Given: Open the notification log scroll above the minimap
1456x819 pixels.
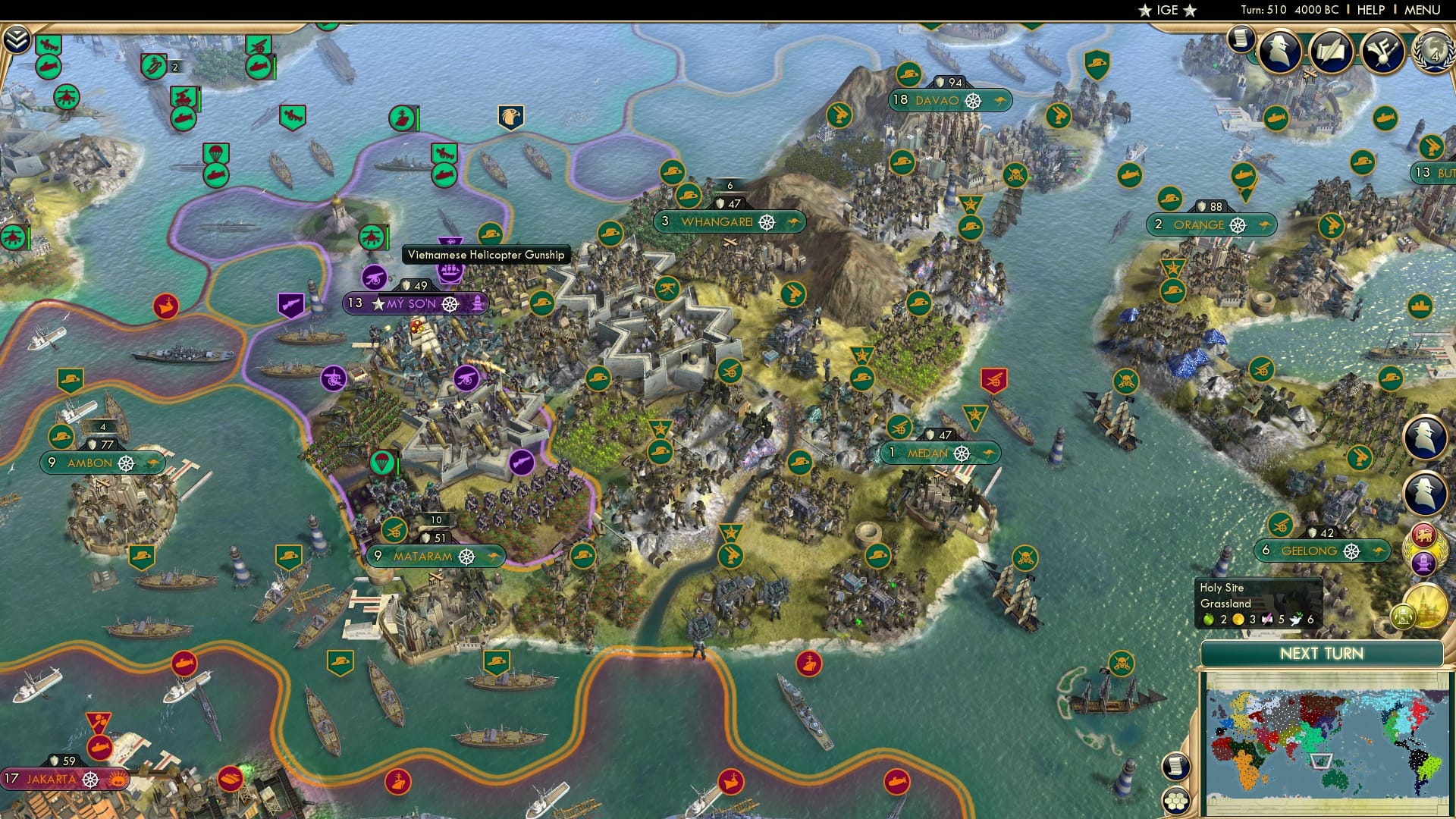Looking at the screenshot, I should [1176, 767].
